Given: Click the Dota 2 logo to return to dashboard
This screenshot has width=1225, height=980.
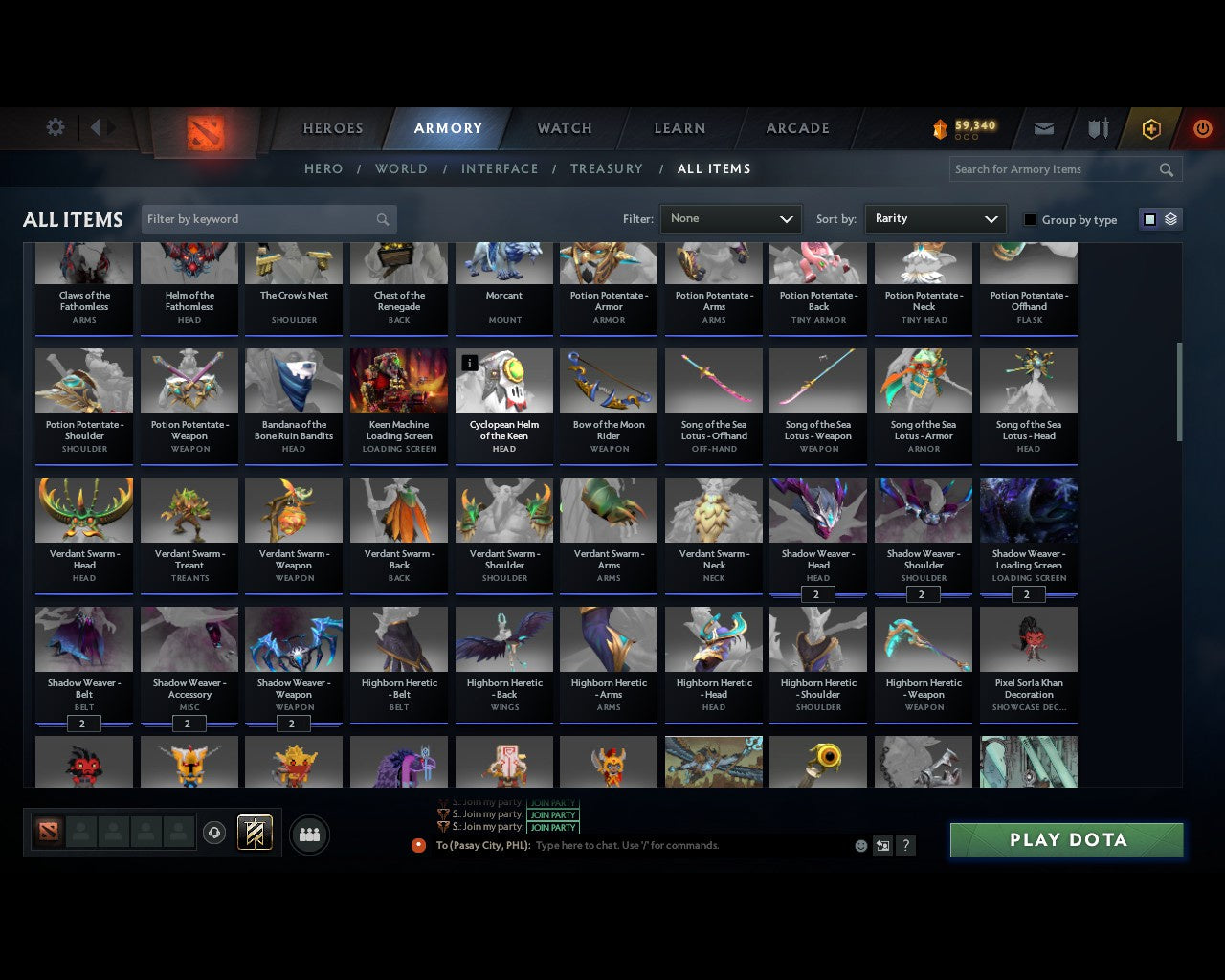Looking at the screenshot, I should pyautogui.click(x=203, y=134).
